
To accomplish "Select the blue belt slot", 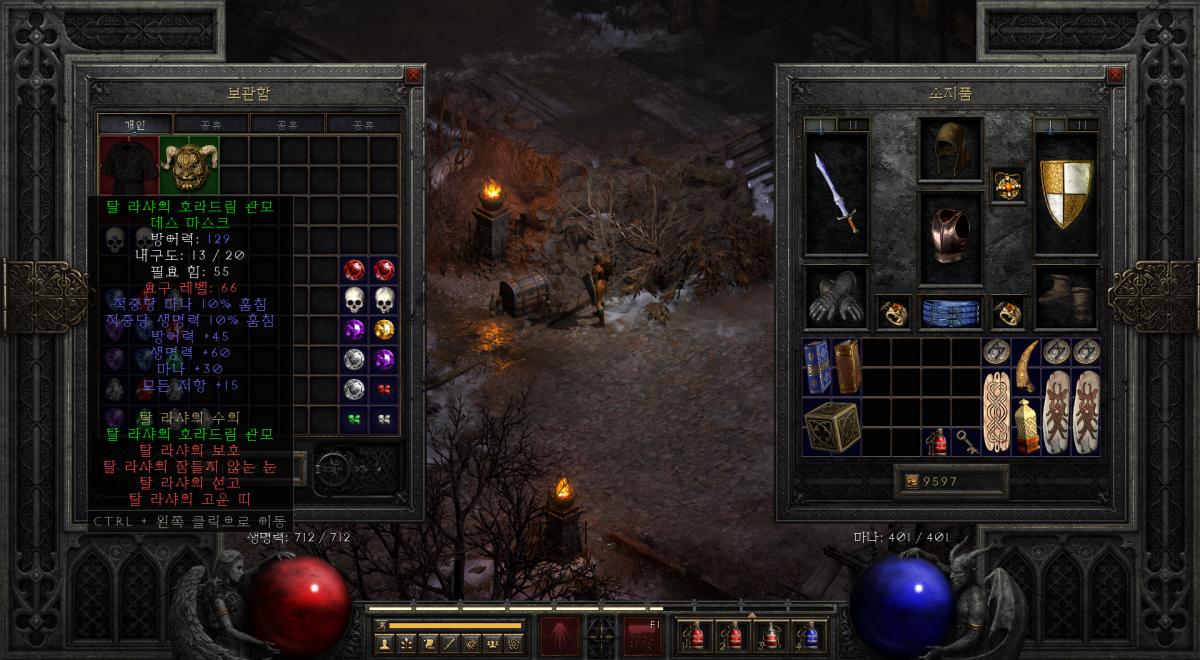I will pos(950,312).
